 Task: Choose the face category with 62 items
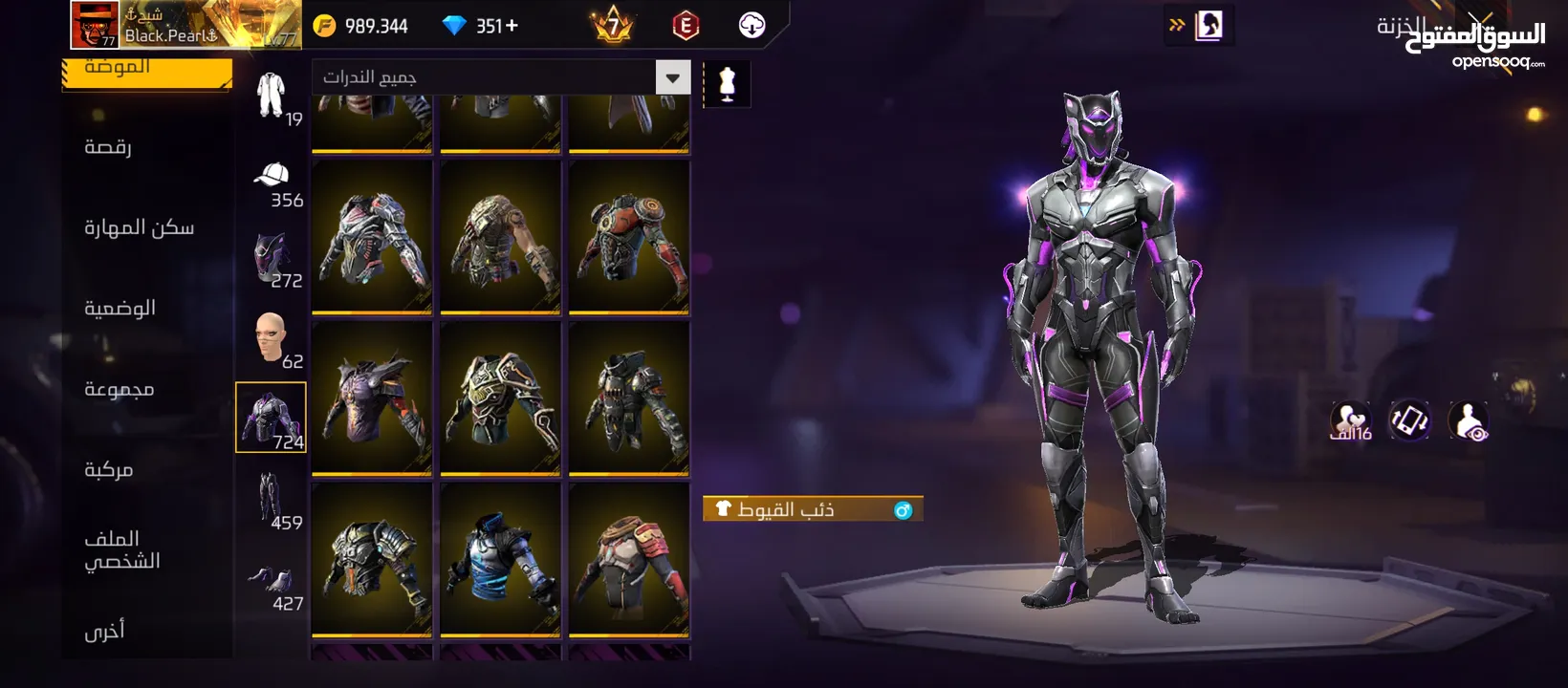[x=272, y=339]
